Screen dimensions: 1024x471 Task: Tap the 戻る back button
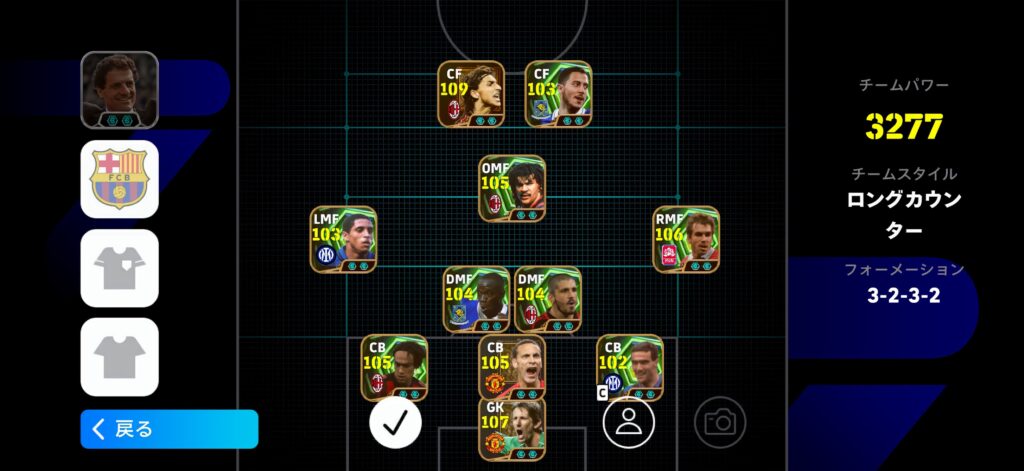[x=169, y=429]
